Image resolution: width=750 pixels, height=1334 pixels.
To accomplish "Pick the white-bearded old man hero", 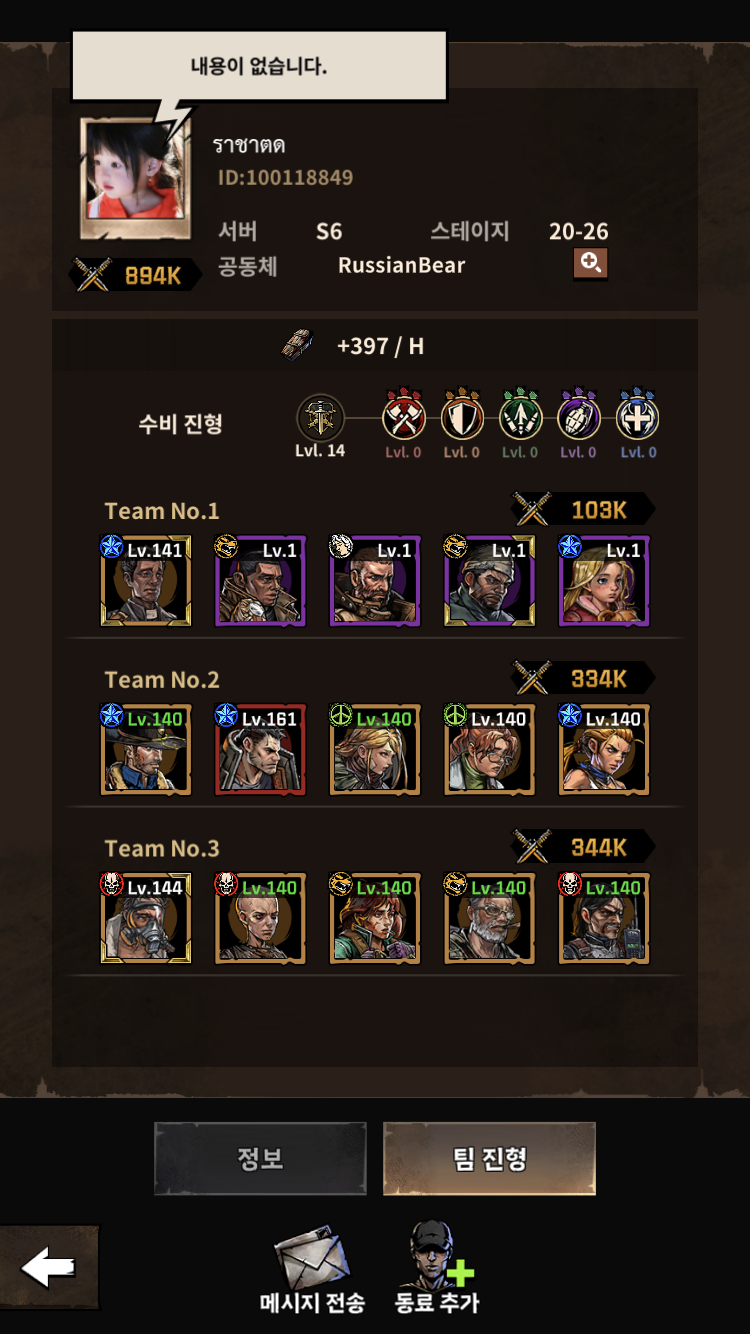I will coord(489,920).
